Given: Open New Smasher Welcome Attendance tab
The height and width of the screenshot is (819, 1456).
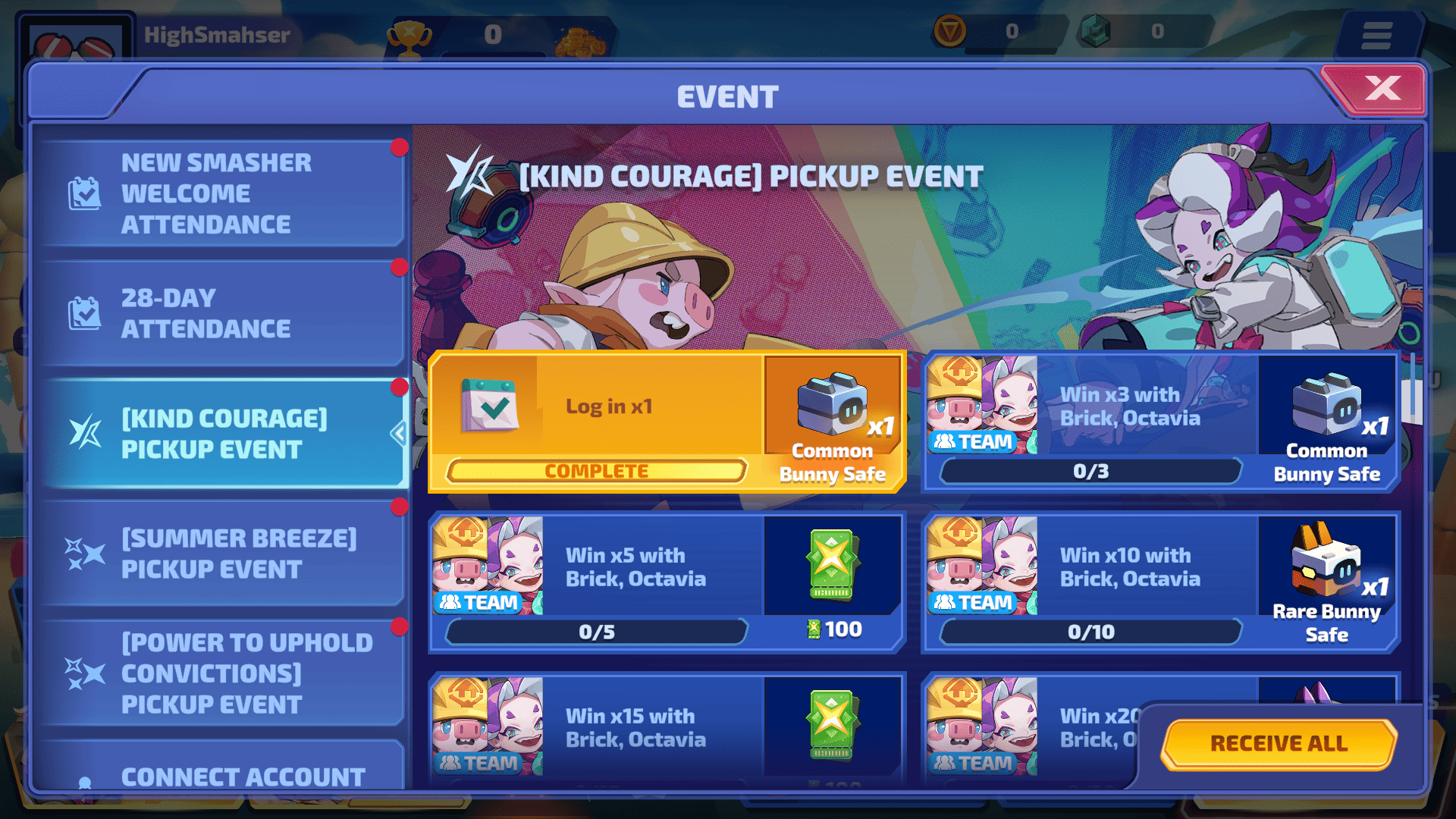Looking at the screenshot, I should click(220, 193).
